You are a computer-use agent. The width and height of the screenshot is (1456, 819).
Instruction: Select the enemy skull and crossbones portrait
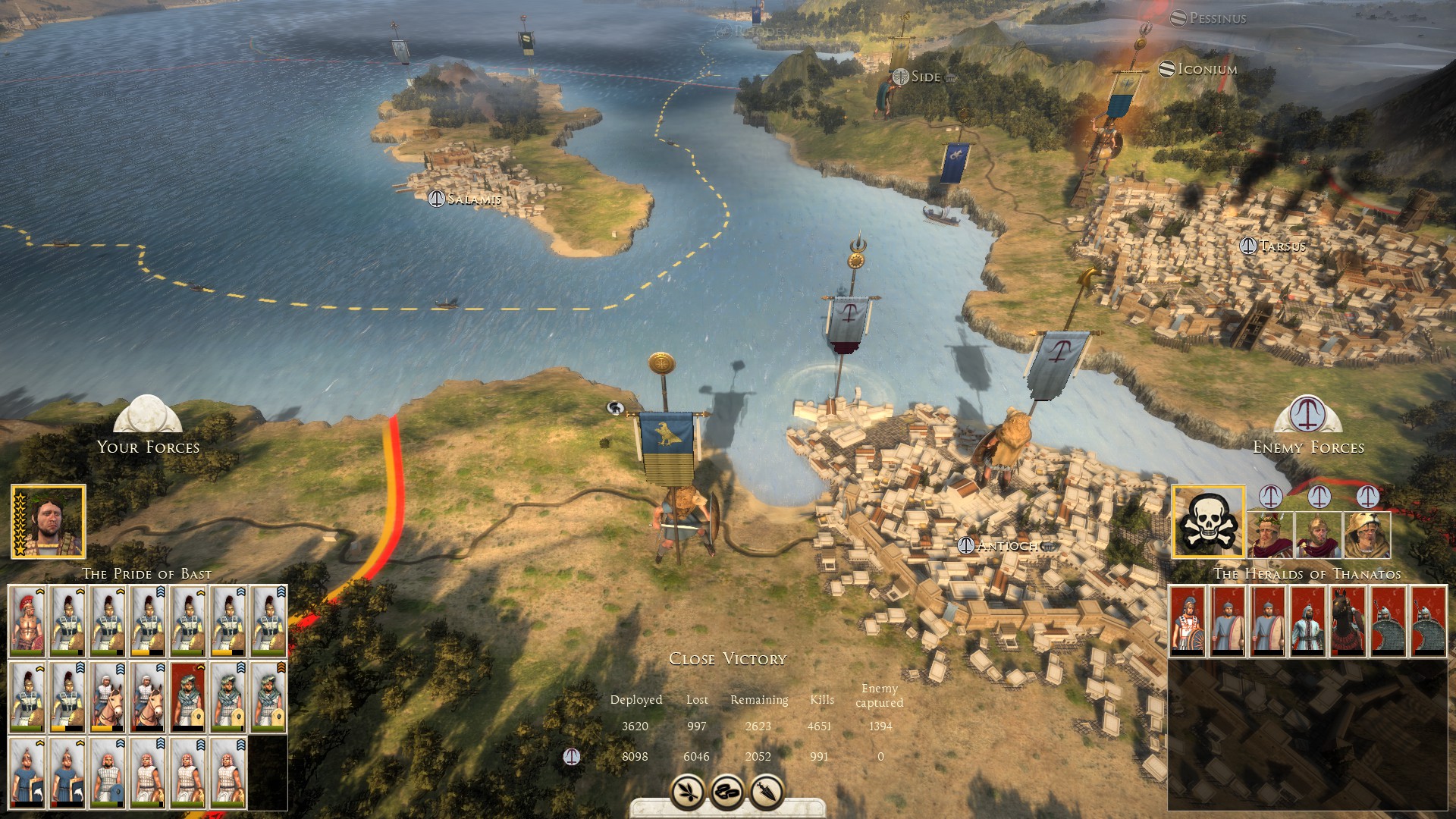point(1209,522)
